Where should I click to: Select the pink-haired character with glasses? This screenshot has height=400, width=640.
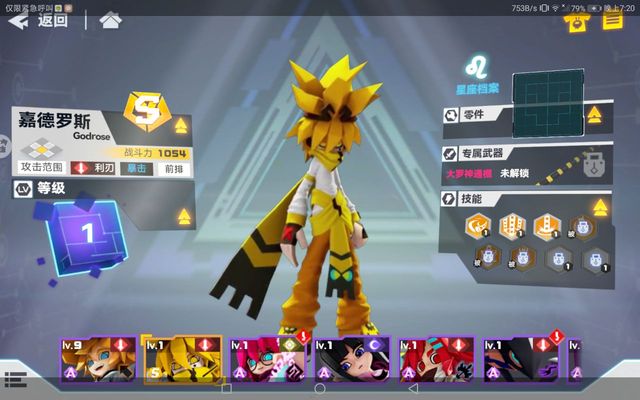pos(268,360)
